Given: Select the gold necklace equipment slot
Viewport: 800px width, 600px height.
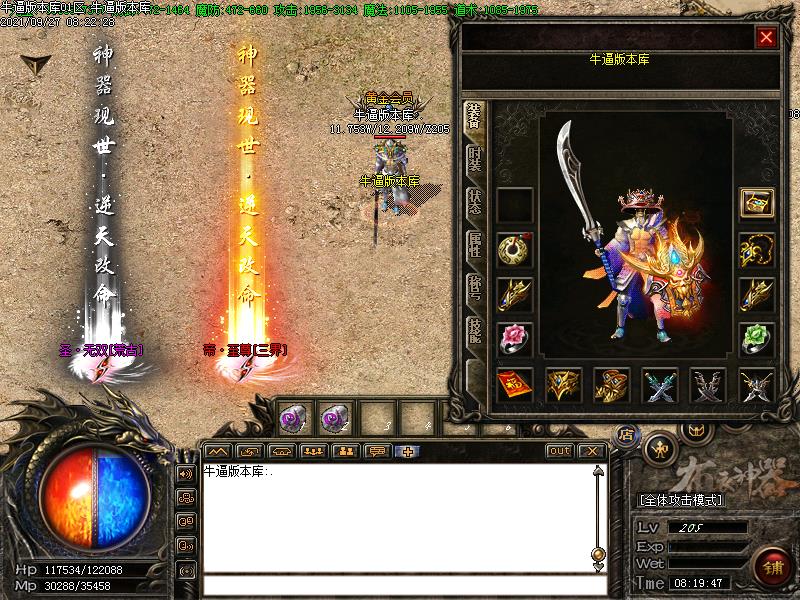Looking at the screenshot, I should (x=756, y=249).
